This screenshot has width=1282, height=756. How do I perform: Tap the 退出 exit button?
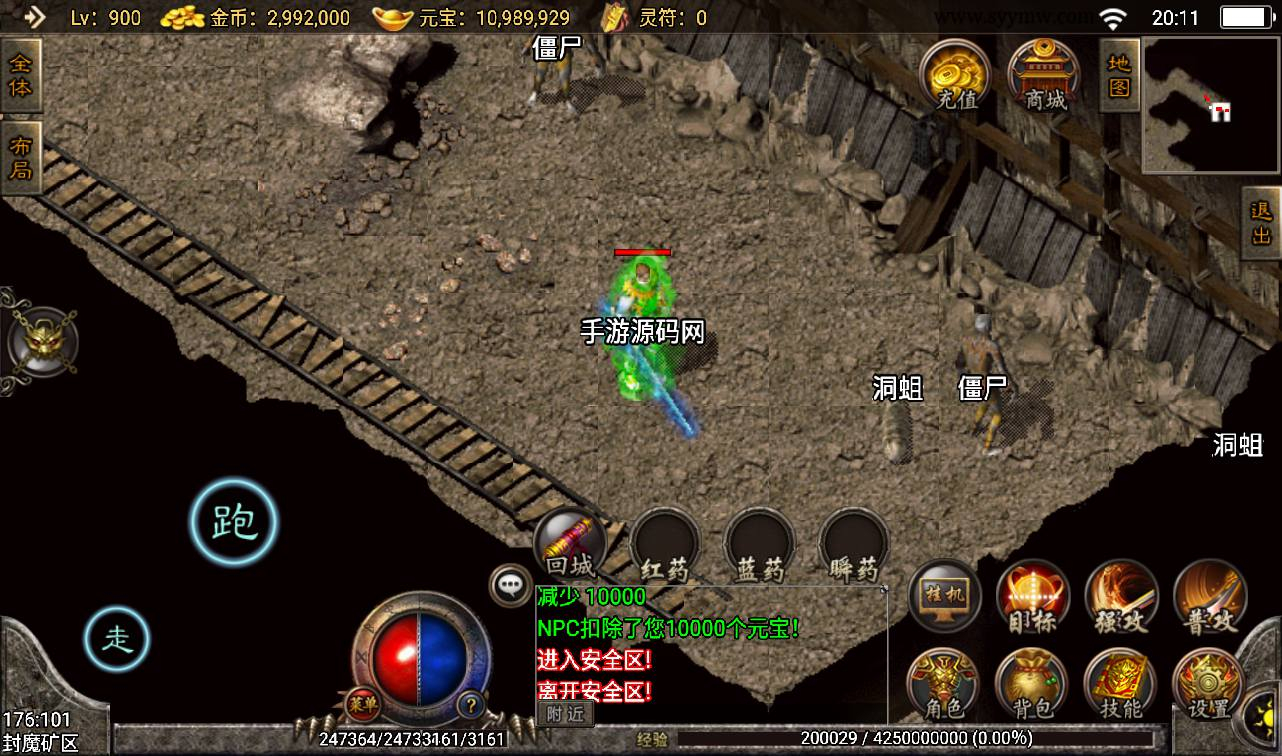[x=1261, y=223]
